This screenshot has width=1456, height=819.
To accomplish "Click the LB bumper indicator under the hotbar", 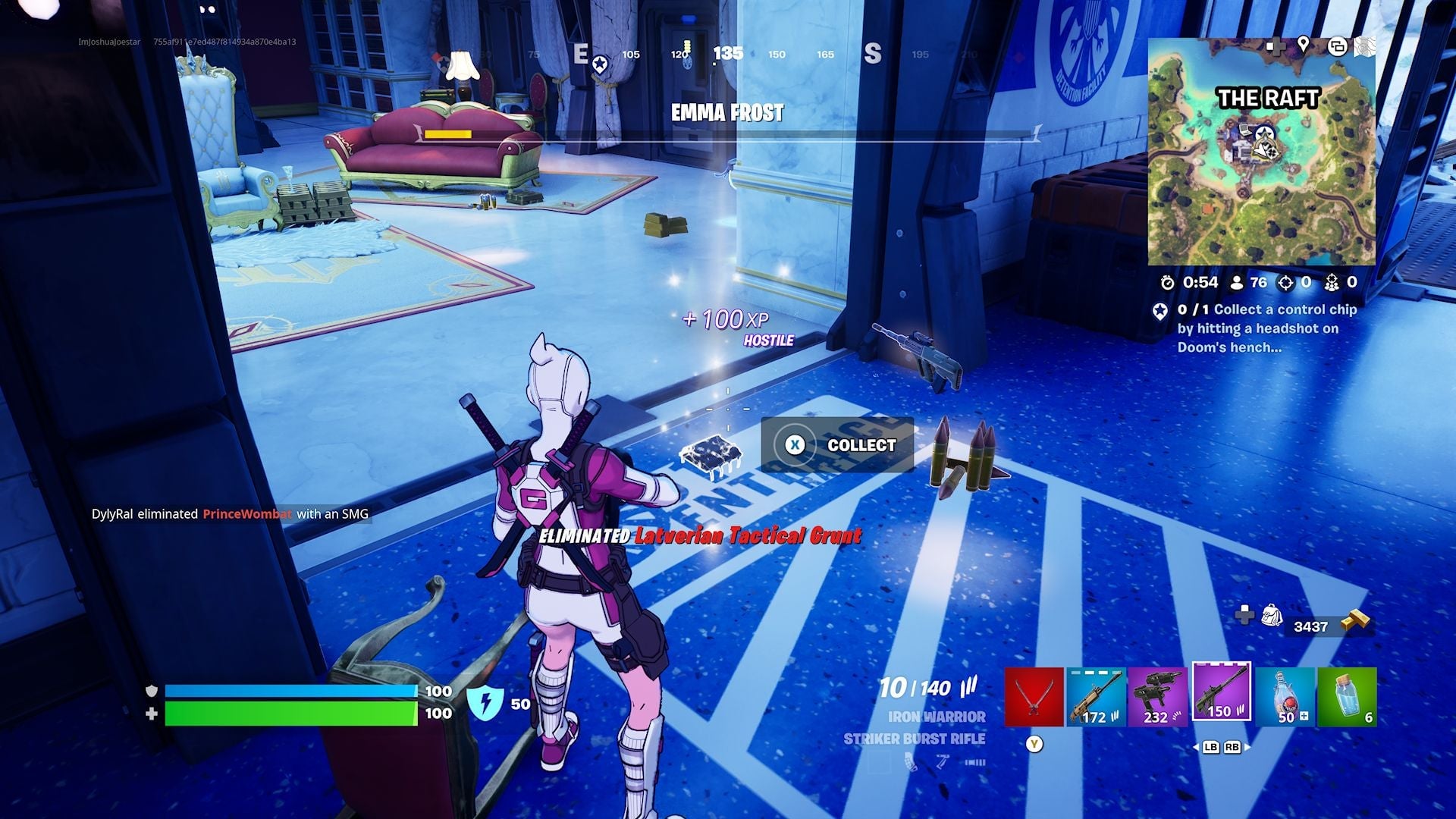I will (1212, 748).
